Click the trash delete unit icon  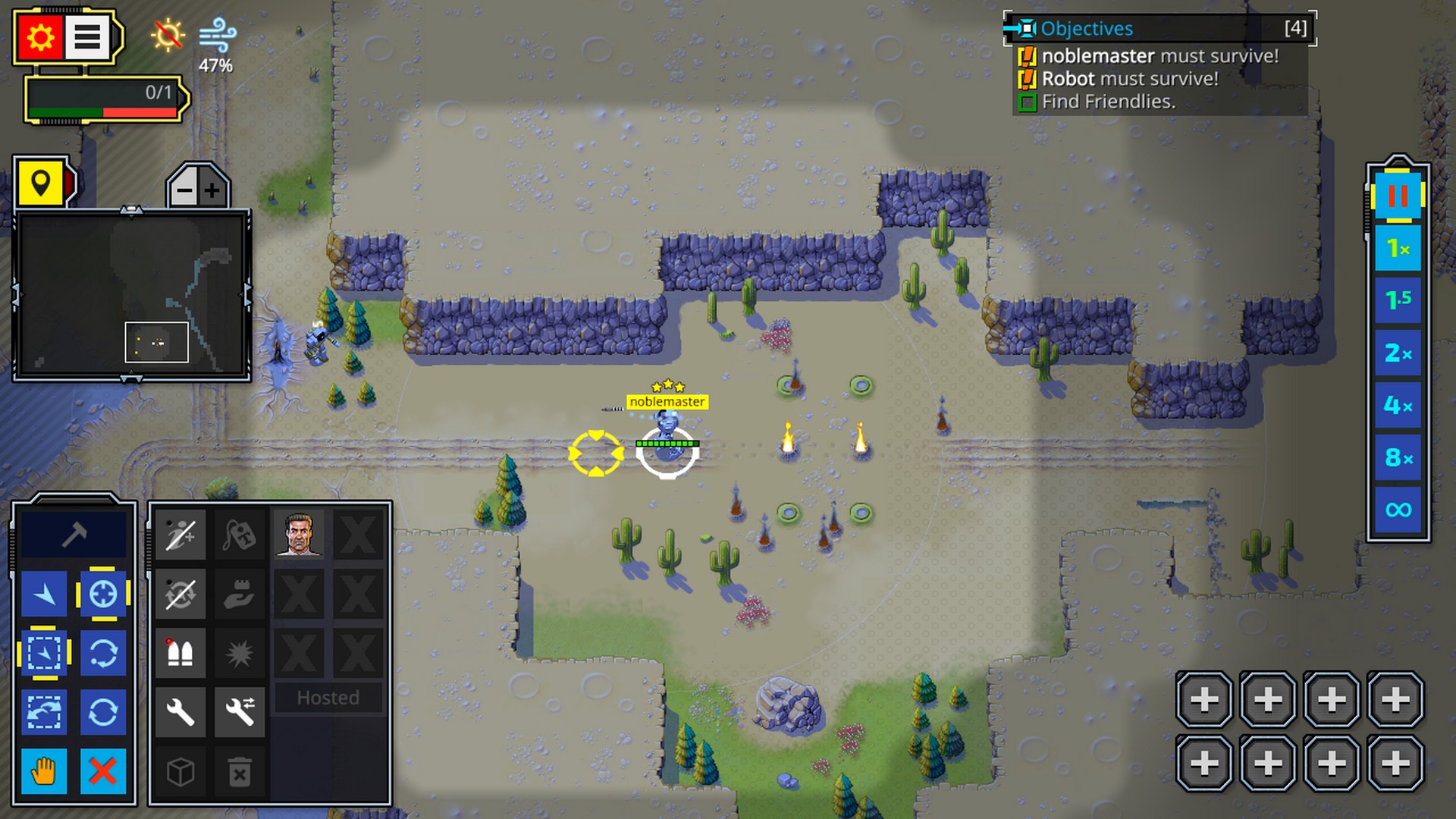[240, 771]
